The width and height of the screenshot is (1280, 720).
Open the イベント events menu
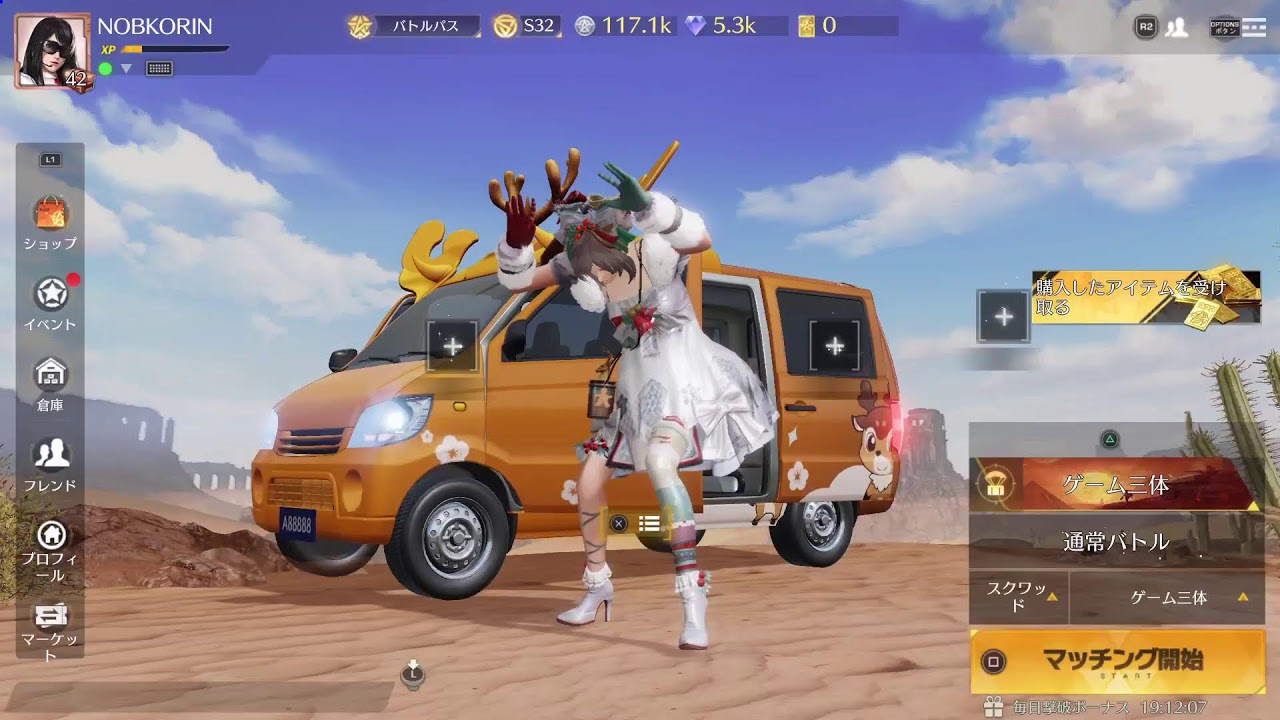tap(50, 302)
